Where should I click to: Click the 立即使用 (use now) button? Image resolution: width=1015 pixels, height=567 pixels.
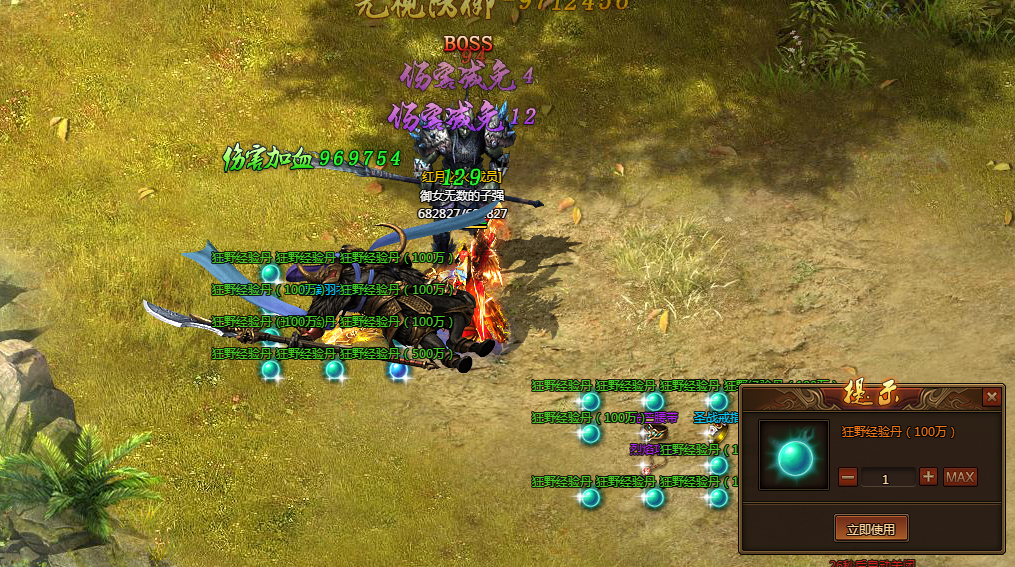click(871, 527)
